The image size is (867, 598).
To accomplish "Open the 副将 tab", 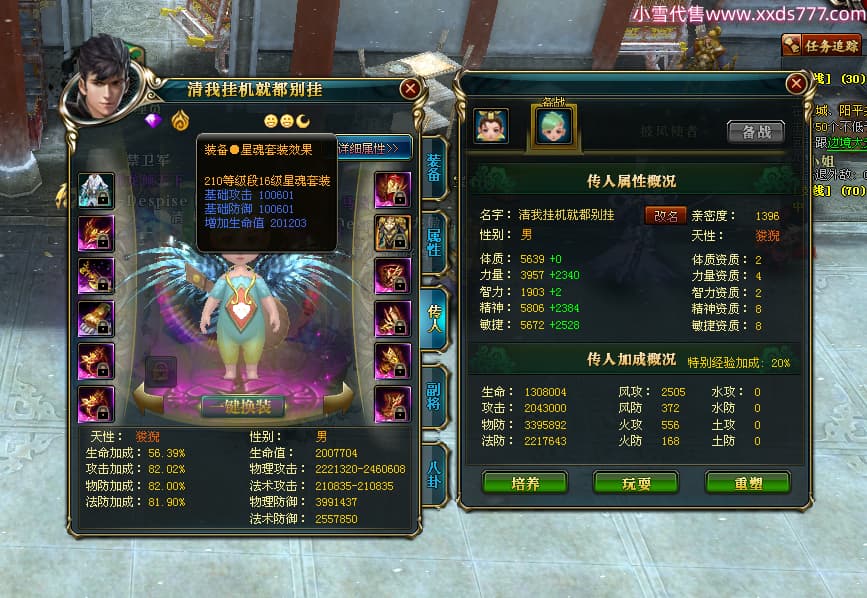I will point(434,395).
